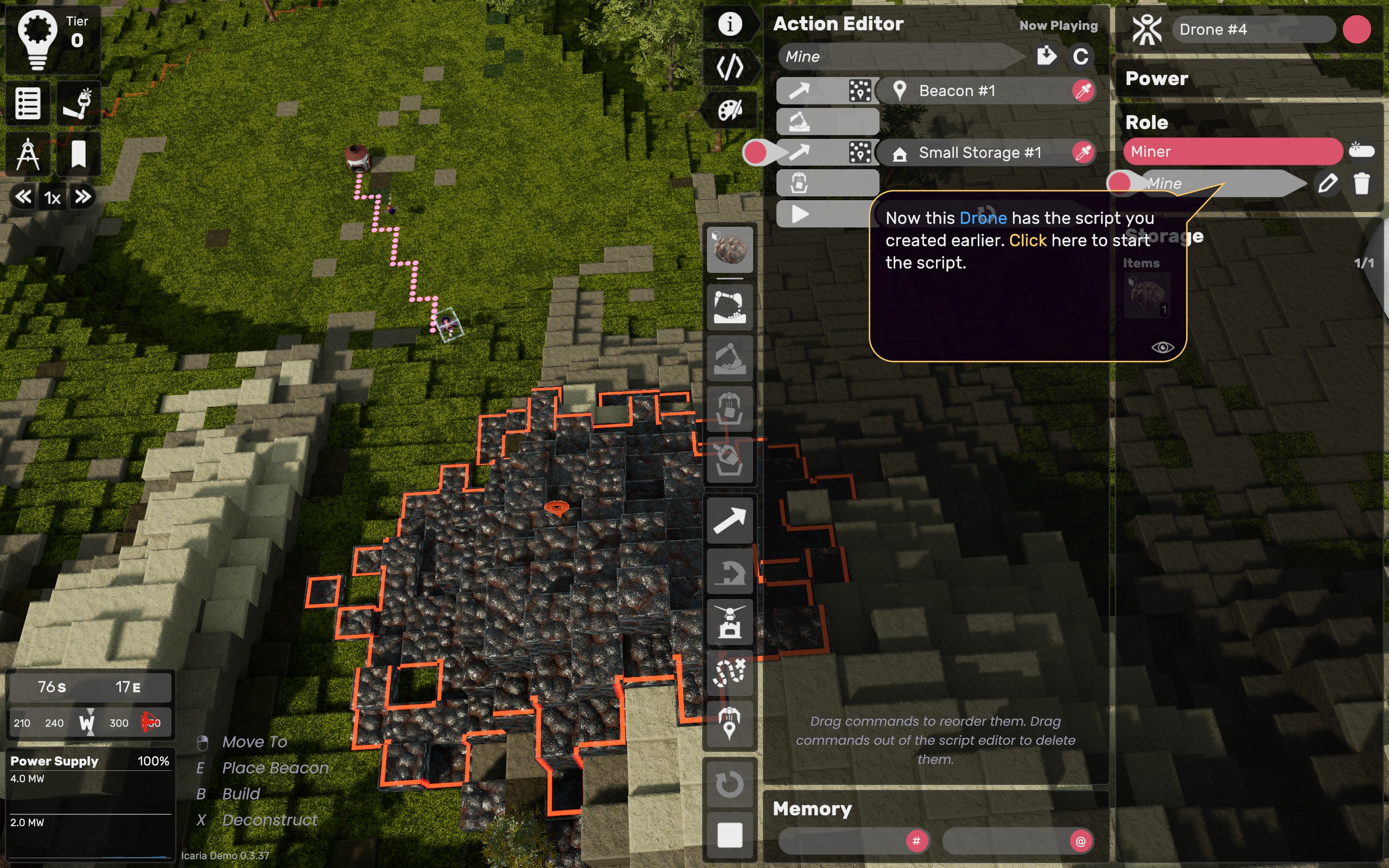Image resolution: width=1389 pixels, height=868 pixels.
Task: Edit the Mine script with pencil icon
Action: (1327, 184)
